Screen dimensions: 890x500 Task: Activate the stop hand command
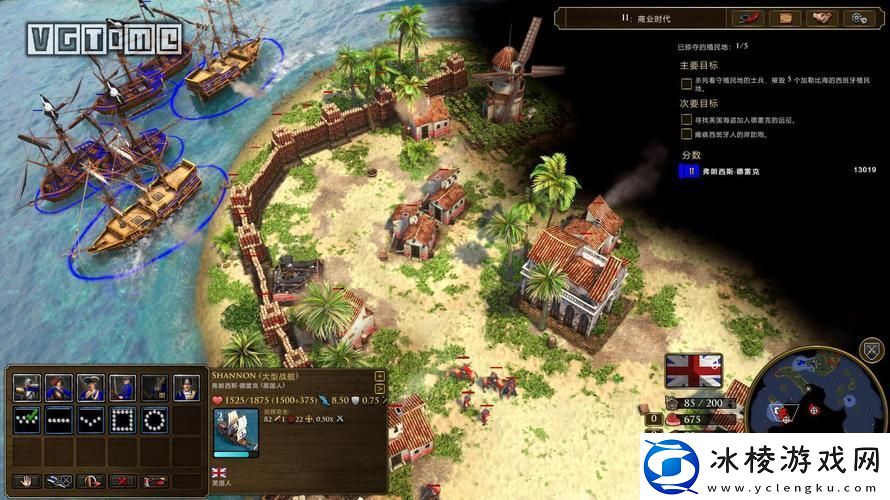[26, 481]
